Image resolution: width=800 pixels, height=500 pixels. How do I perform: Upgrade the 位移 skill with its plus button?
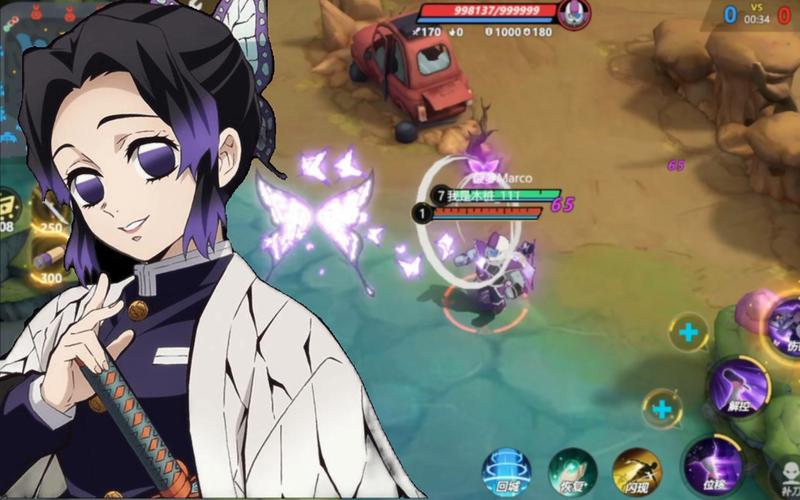coord(662,407)
